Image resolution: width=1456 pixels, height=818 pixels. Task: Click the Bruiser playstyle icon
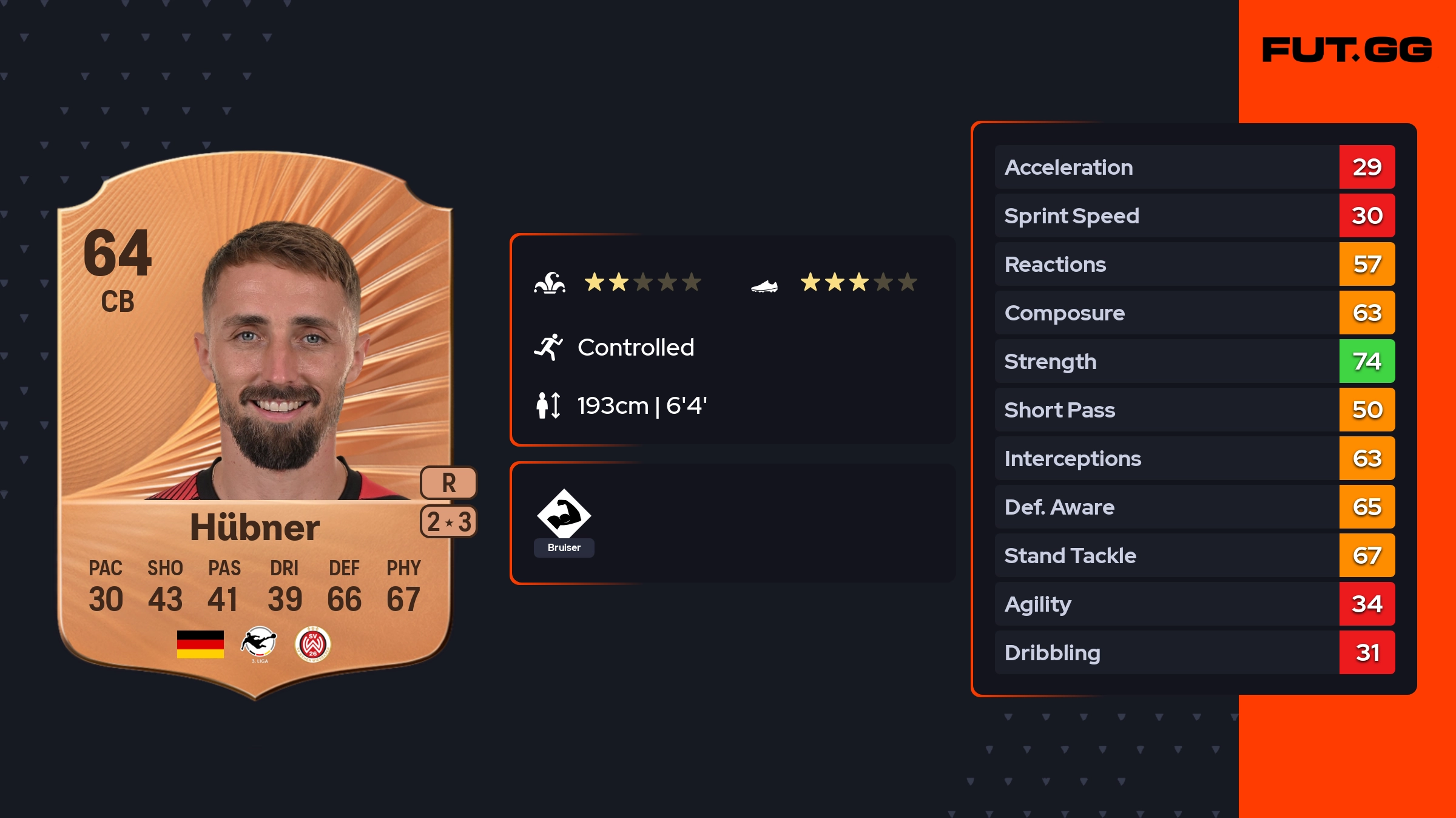[564, 515]
